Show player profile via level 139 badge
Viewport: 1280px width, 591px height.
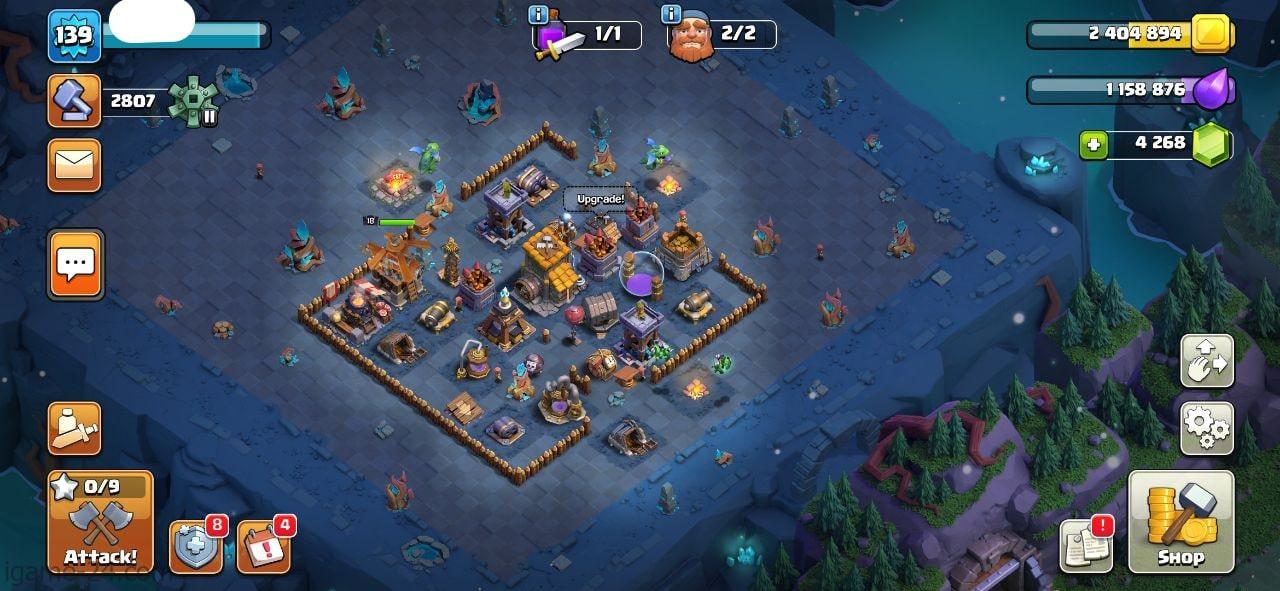coord(74,36)
